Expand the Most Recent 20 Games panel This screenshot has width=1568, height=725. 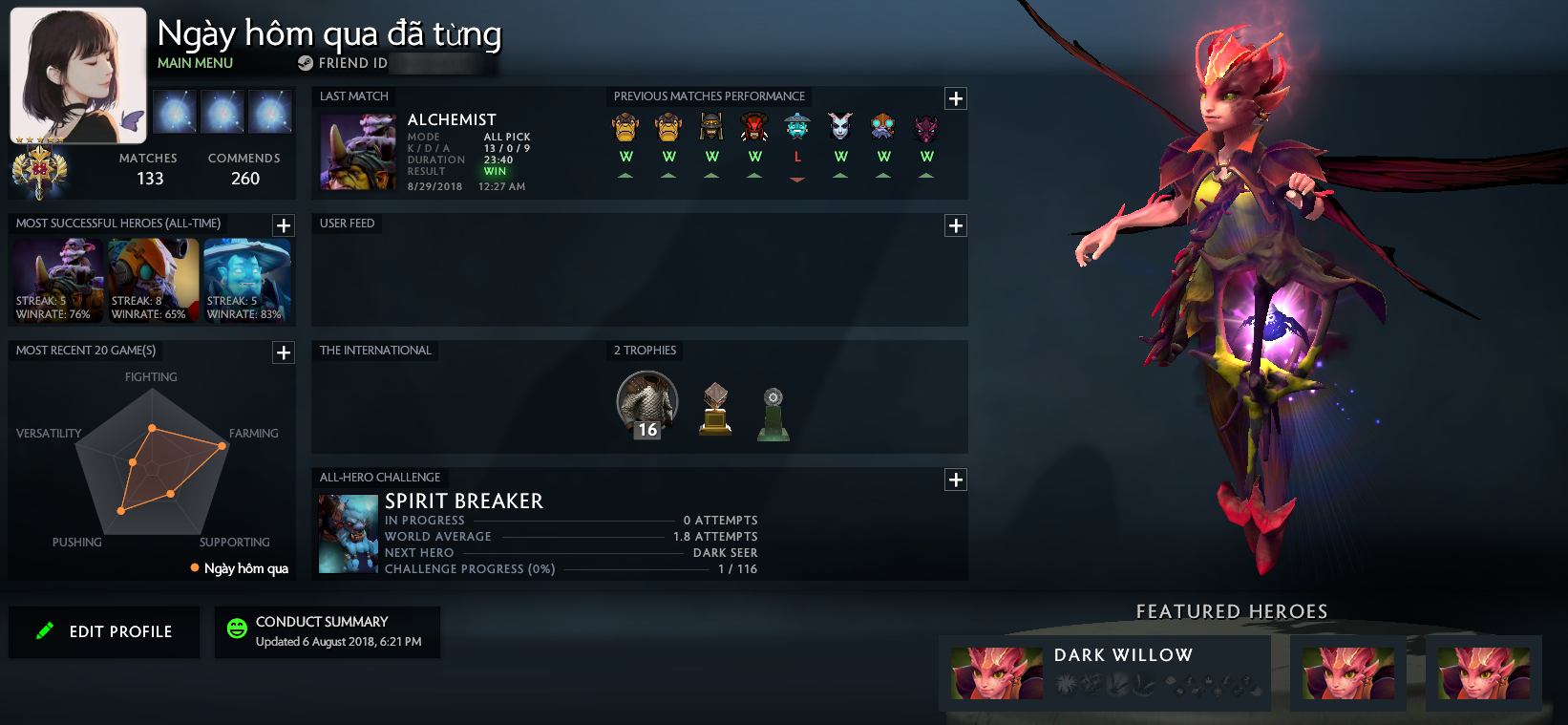point(283,352)
